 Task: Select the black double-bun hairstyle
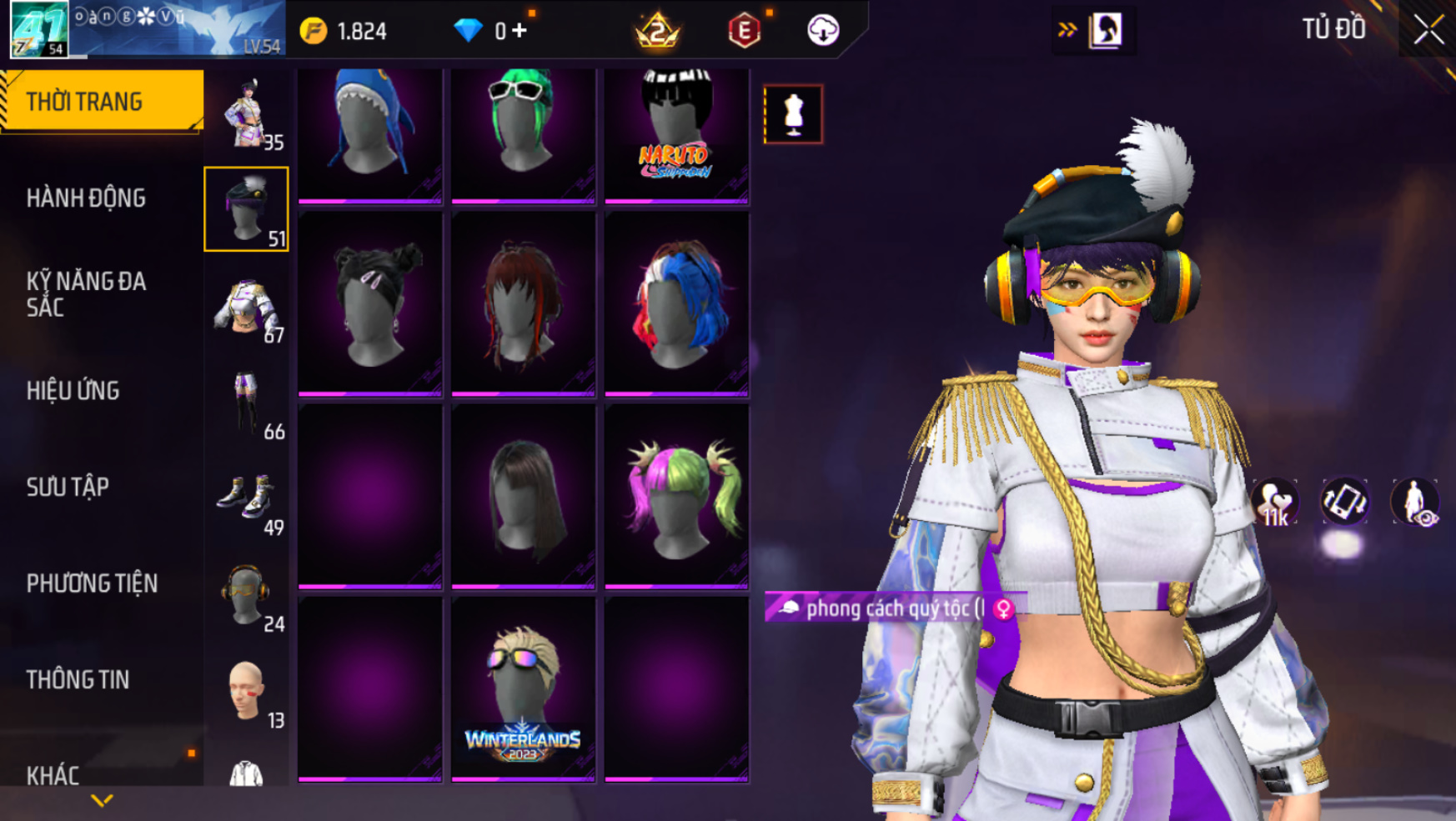[x=369, y=304]
